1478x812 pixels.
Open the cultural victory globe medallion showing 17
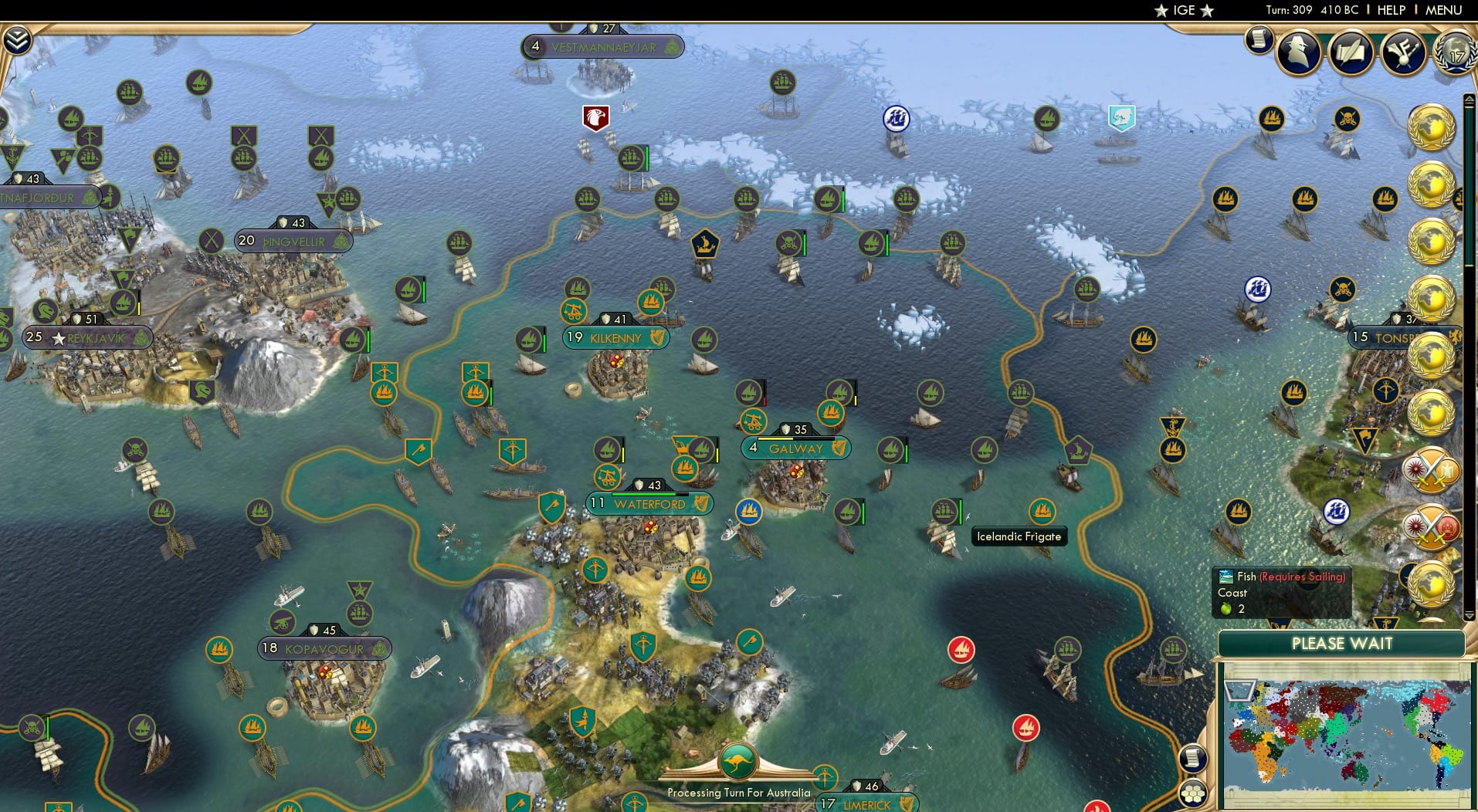[x=1455, y=54]
